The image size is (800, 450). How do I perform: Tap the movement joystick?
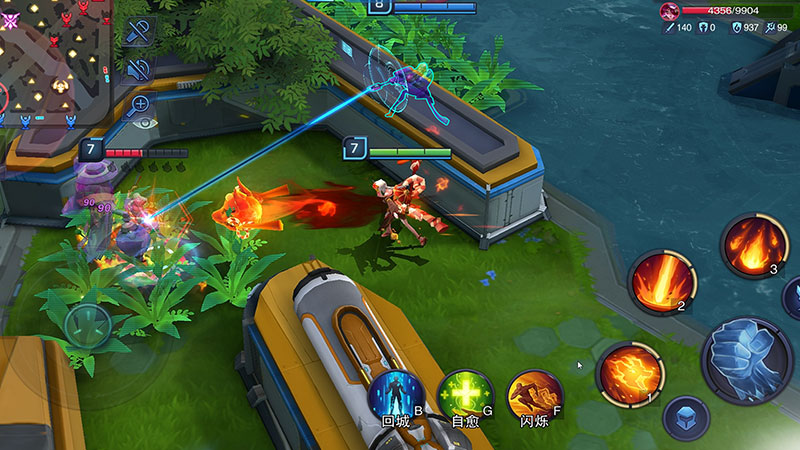(88, 325)
